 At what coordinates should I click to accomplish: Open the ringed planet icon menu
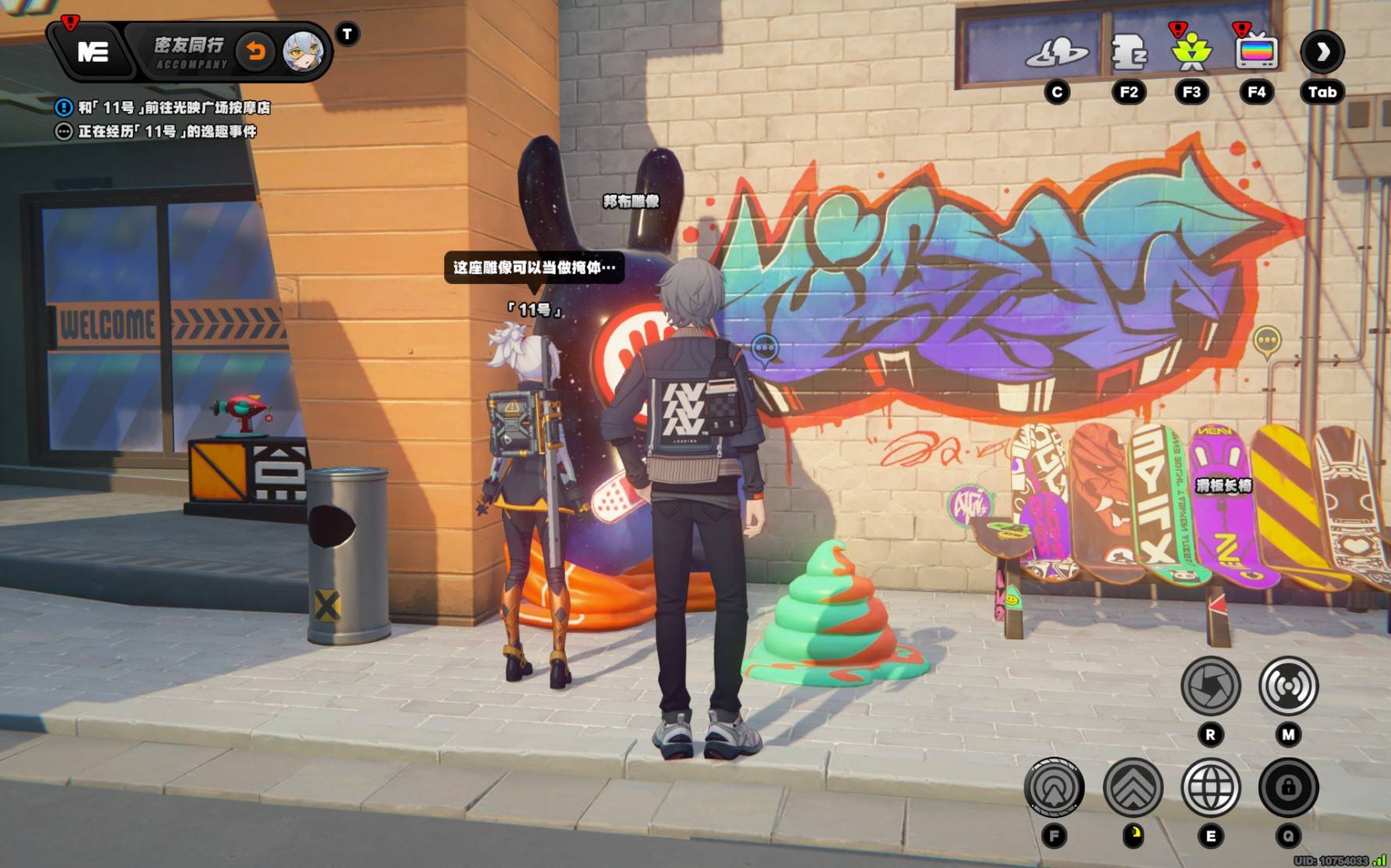point(1057,53)
